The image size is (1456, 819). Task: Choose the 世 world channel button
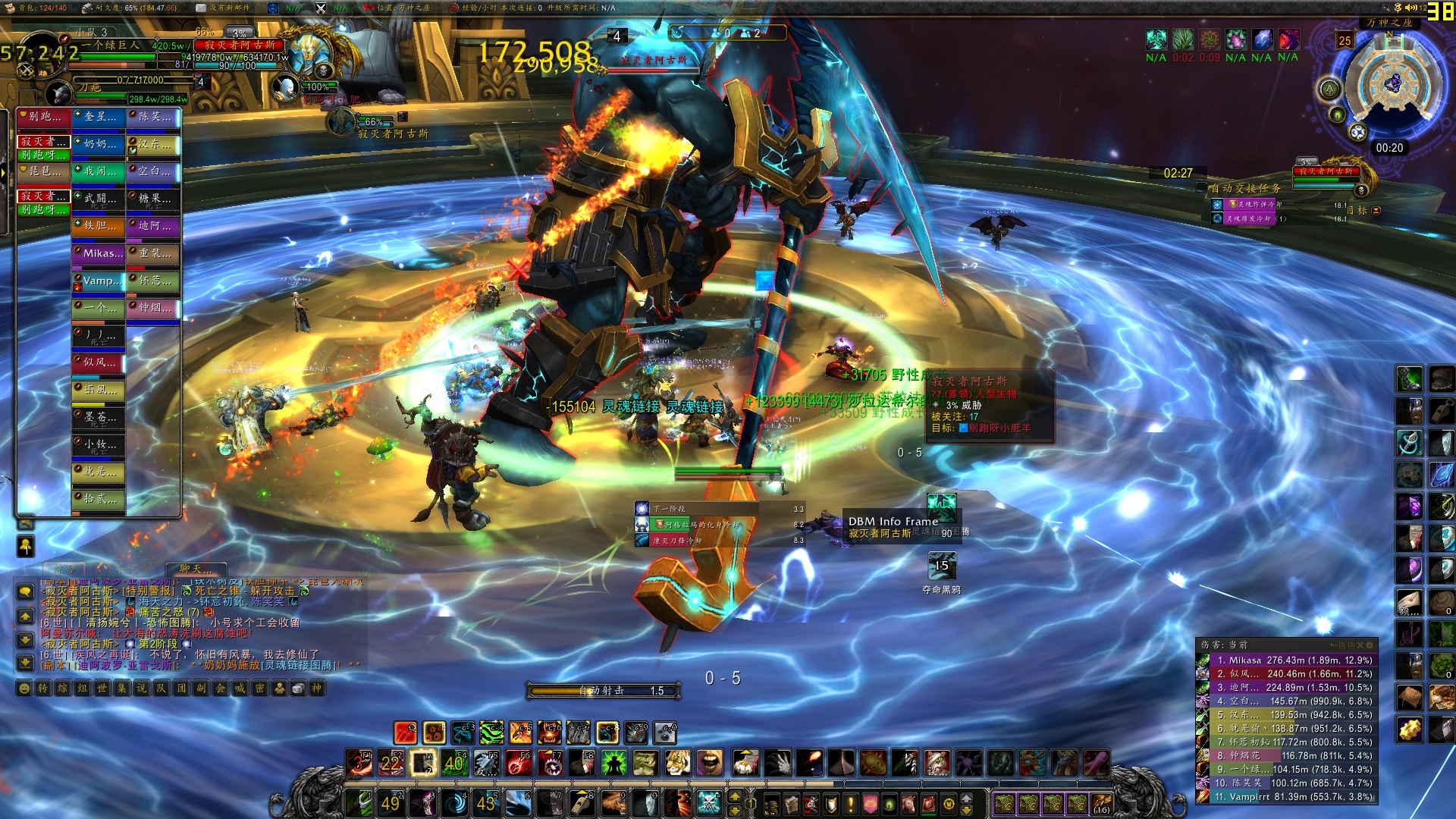(102, 689)
